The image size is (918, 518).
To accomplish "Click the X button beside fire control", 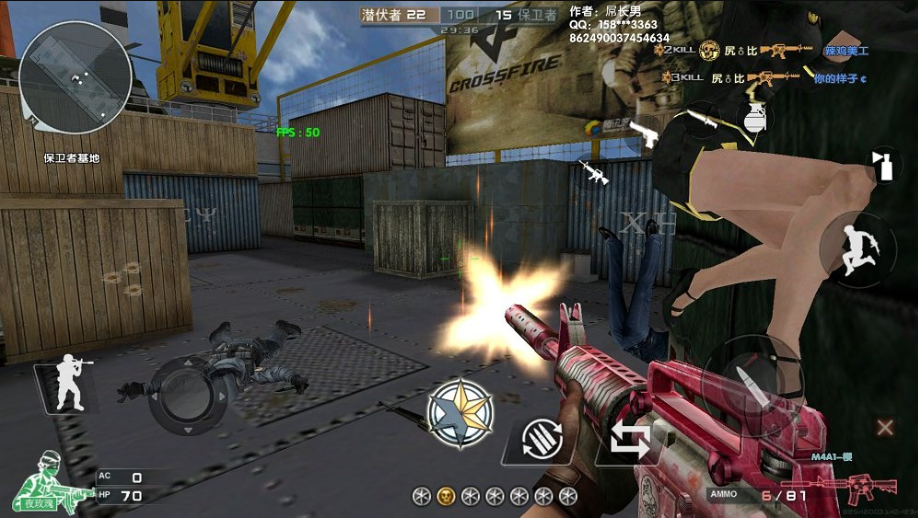I will [885, 428].
